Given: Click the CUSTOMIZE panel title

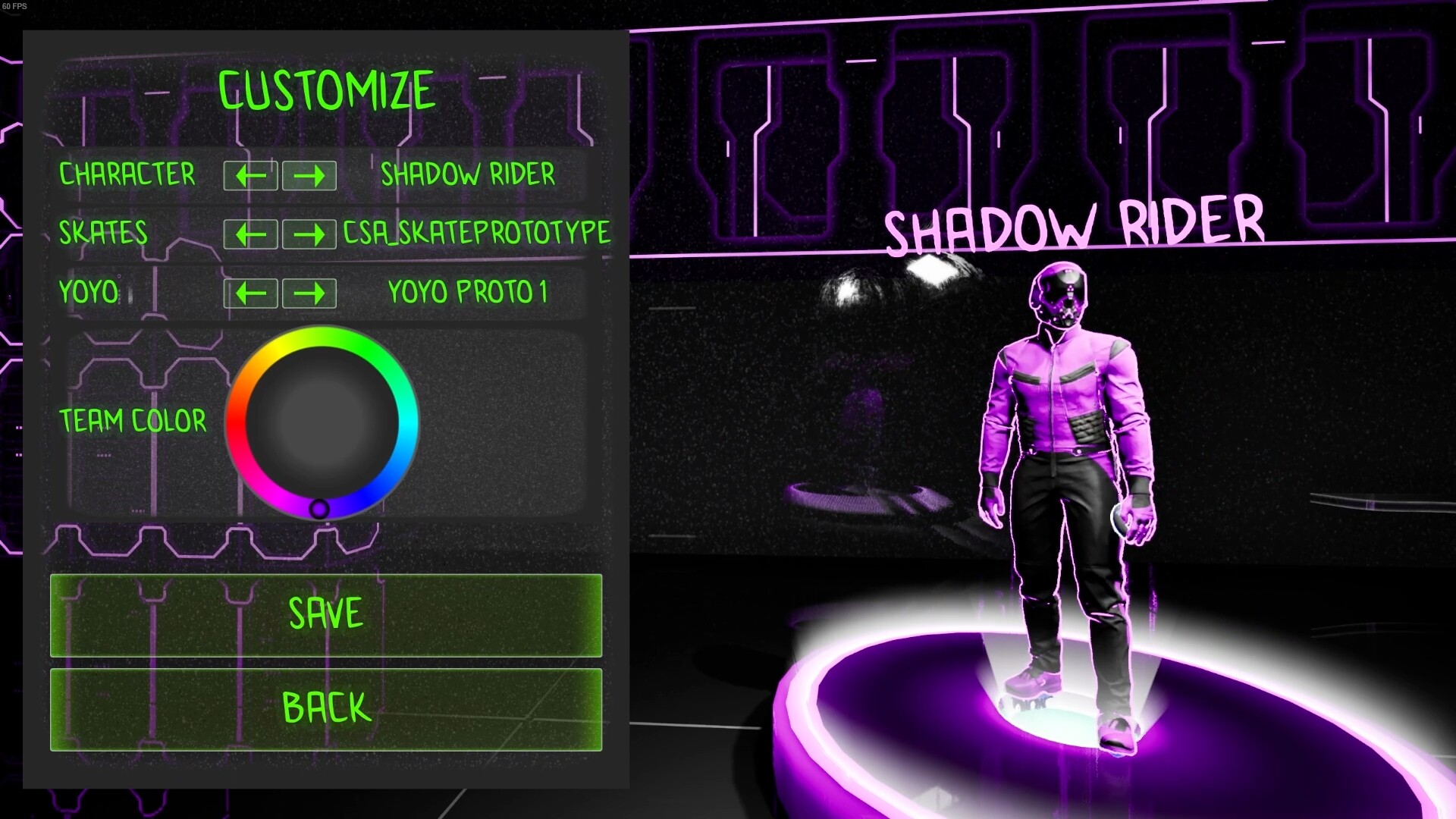Looking at the screenshot, I should [x=328, y=89].
